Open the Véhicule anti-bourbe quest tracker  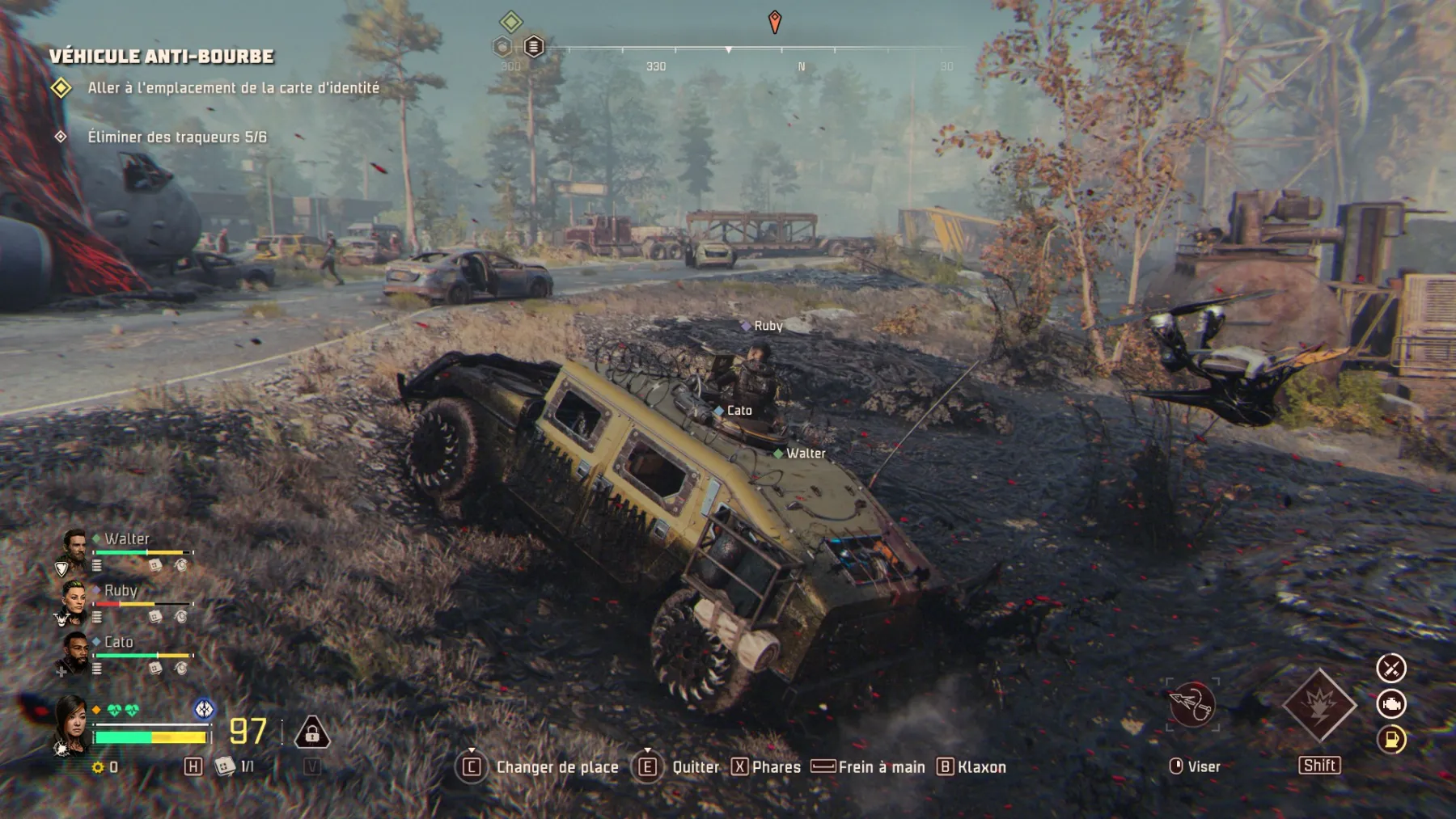click(x=161, y=57)
